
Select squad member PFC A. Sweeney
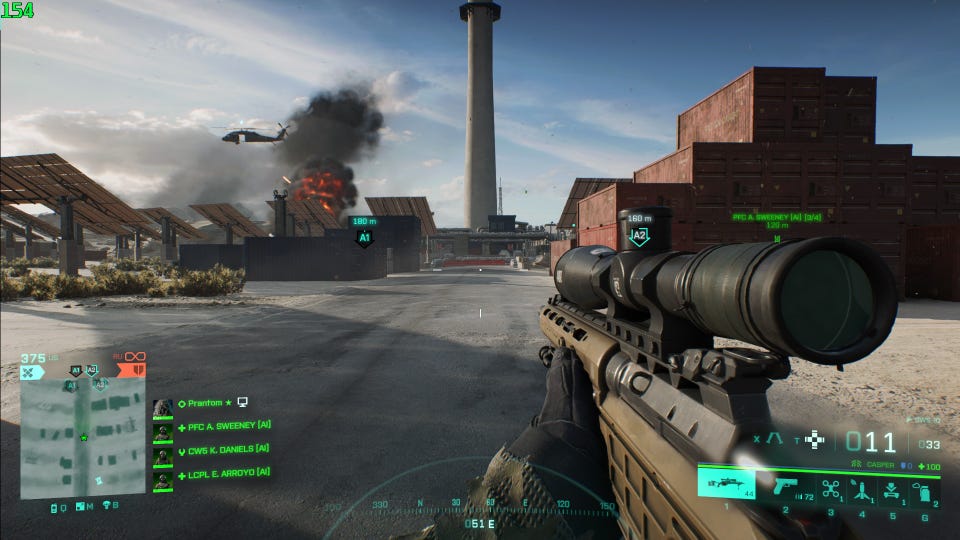click(229, 426)
